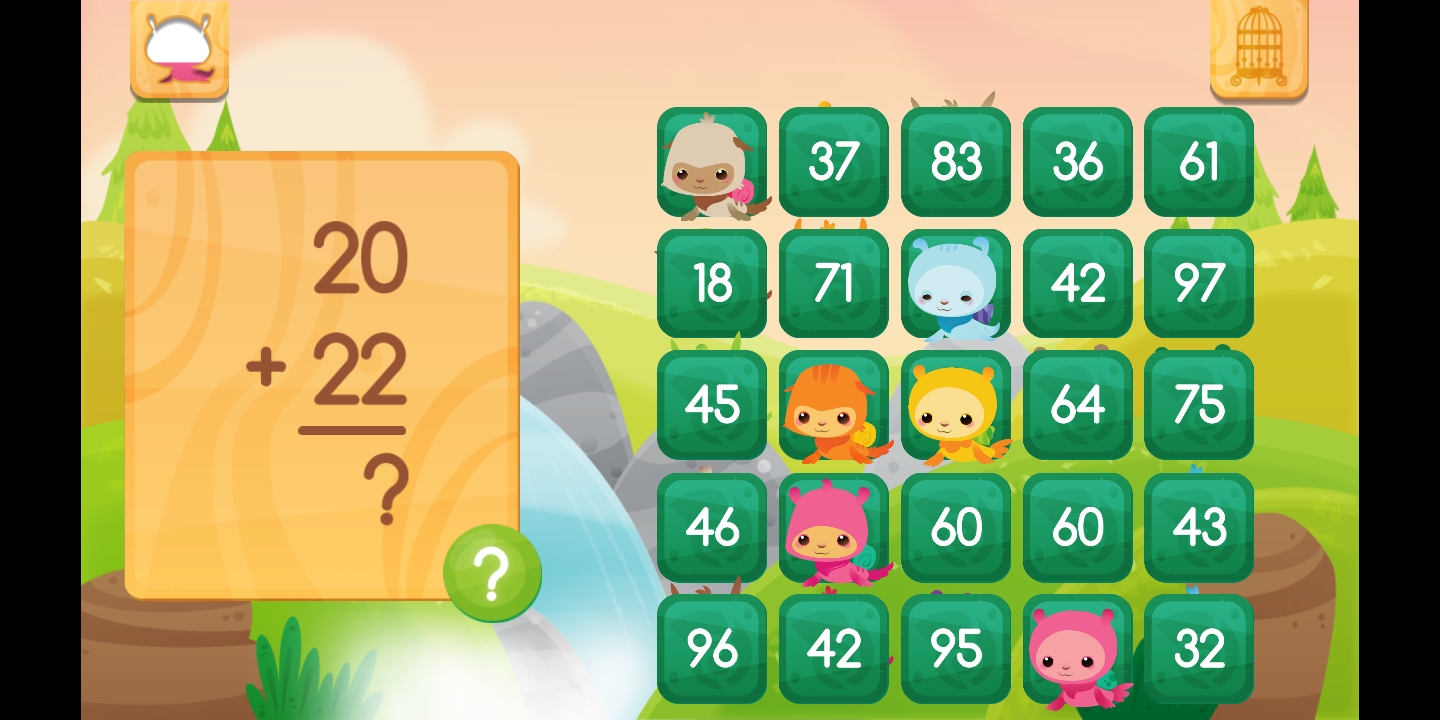Choose the 45 tile in the third row
Screen dimensions: 1440x720
click(711, 405)
